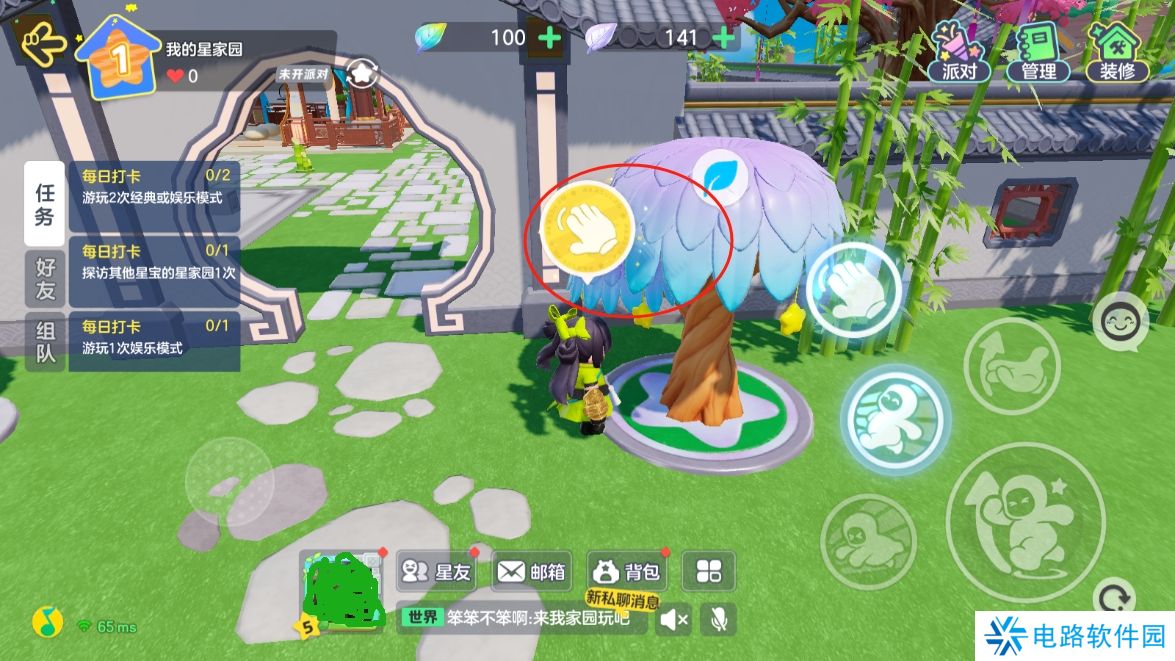The width and height of the screenshot is (1175, 661).
Task: Switch to the 任务 tasks tab
Action: (45, 203)
